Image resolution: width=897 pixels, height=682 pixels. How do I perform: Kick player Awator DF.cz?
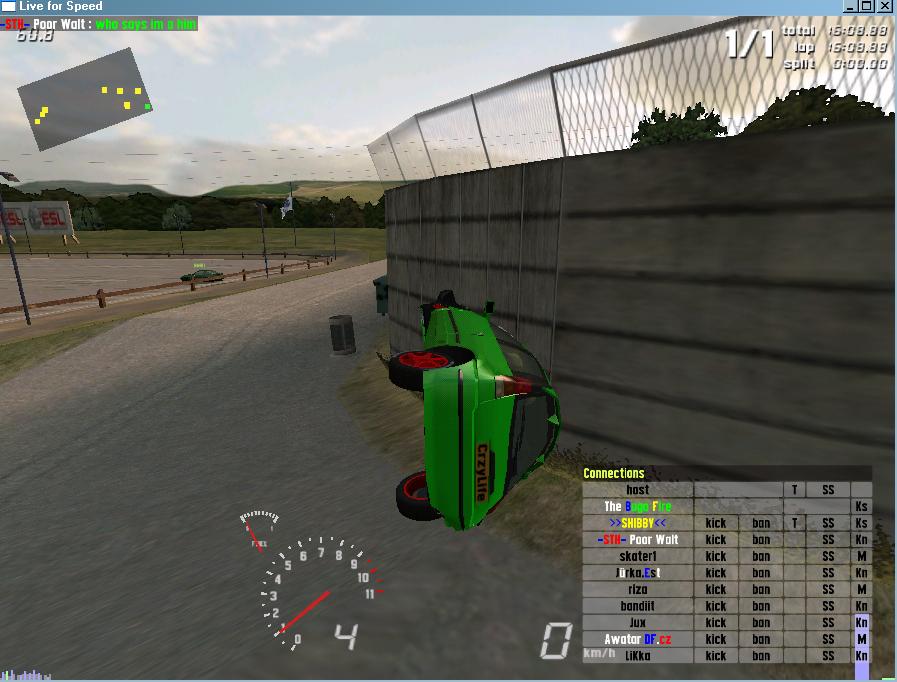coord(716,639)
